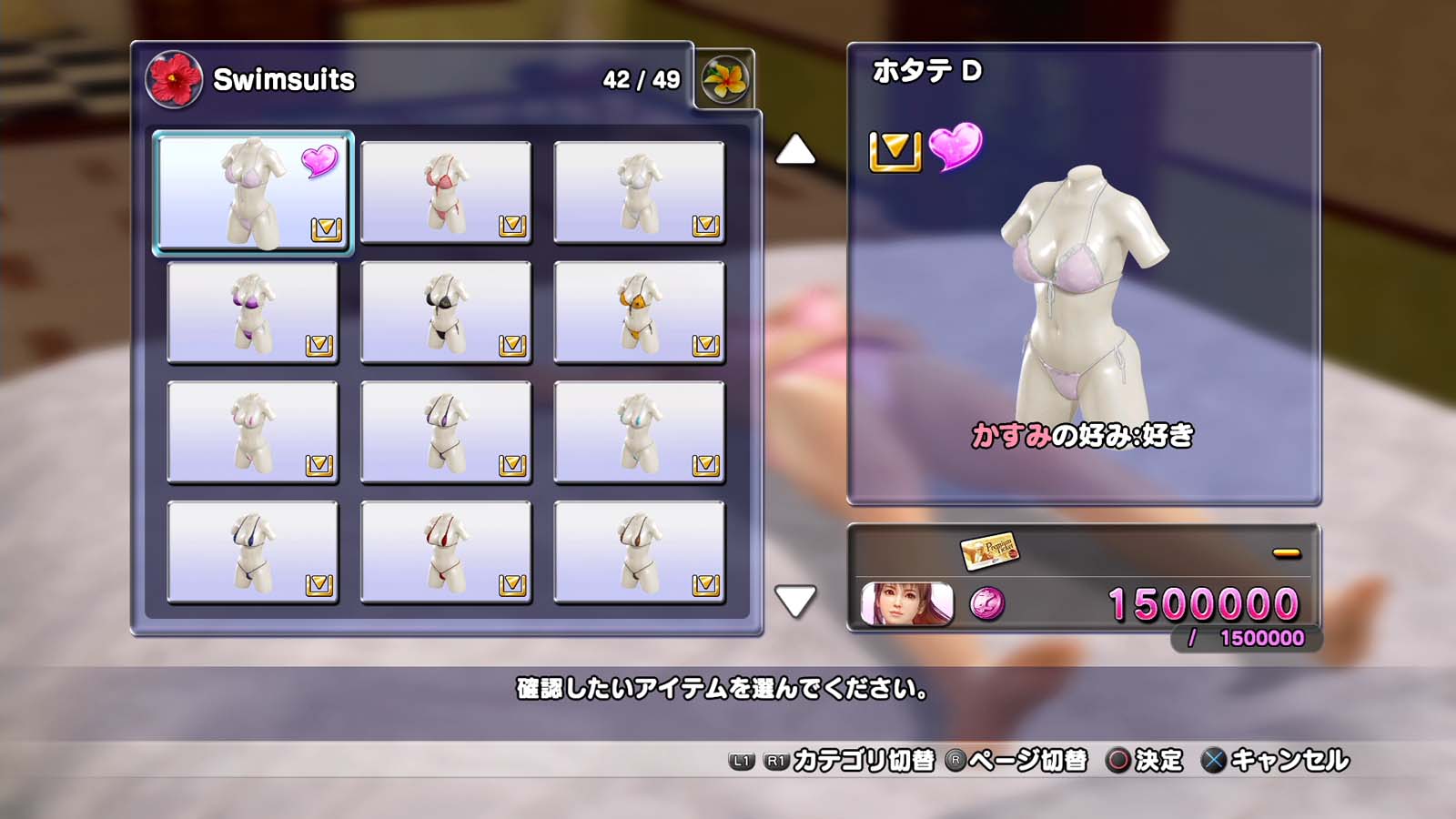Pick the red string bikini tile
This screenshot has height=819, width=1456.
(446, 552)
